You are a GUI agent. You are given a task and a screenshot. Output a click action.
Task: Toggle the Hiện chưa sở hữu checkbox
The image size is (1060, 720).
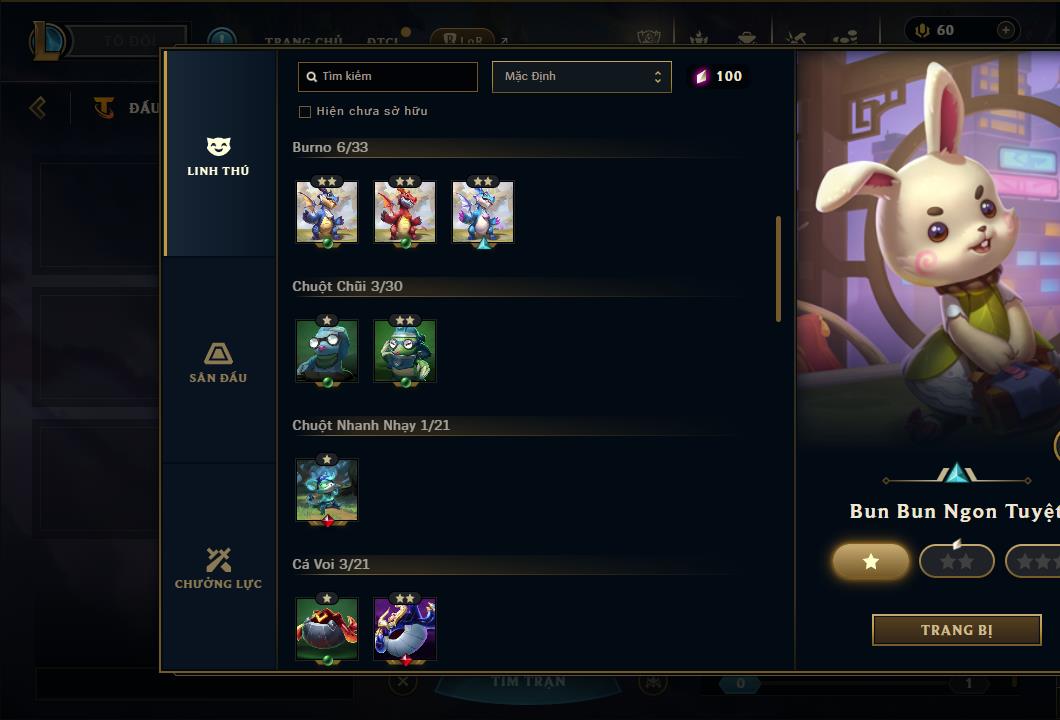tap(305, 111)
